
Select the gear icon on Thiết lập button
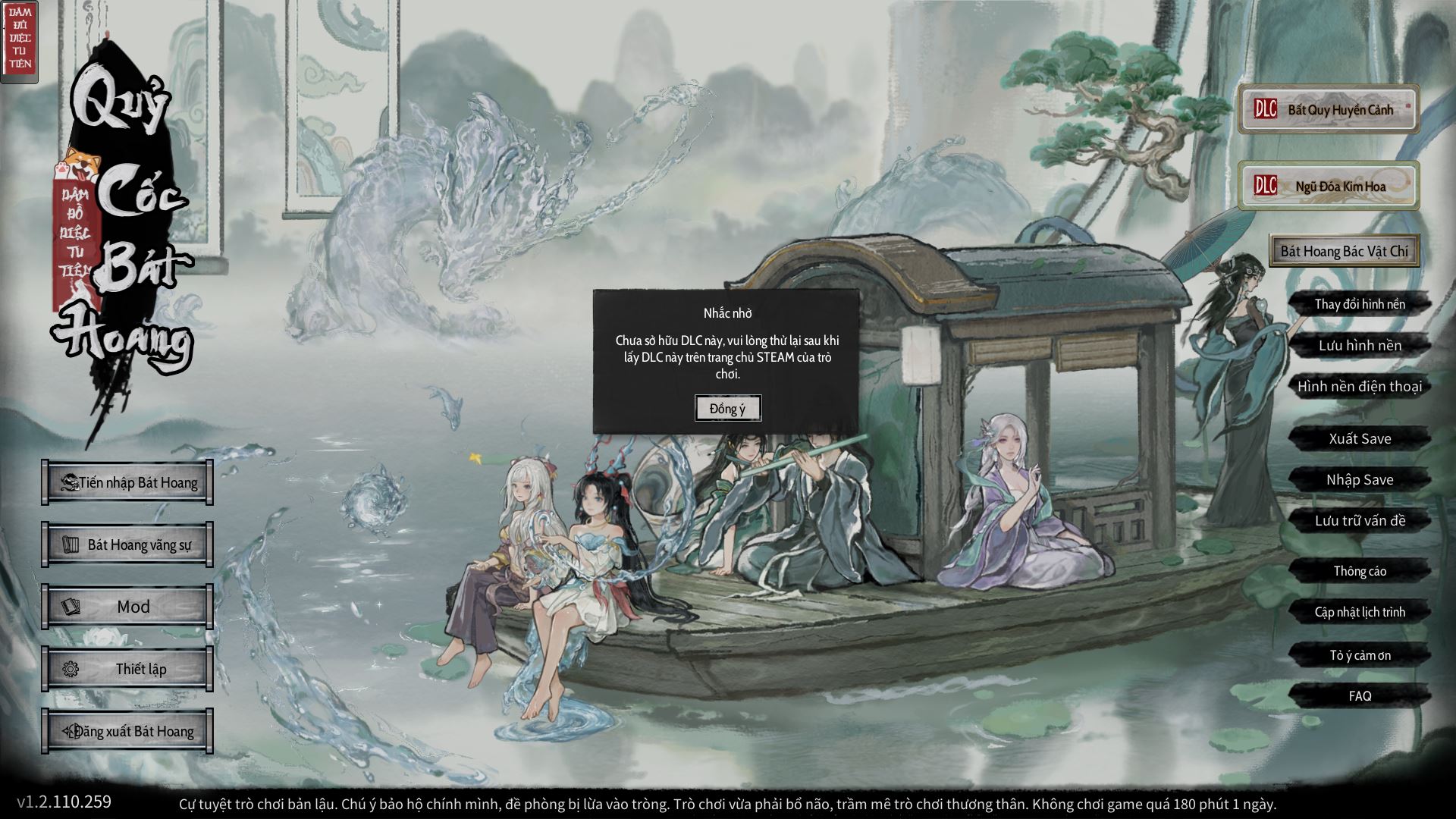click(x=71, y=668)
